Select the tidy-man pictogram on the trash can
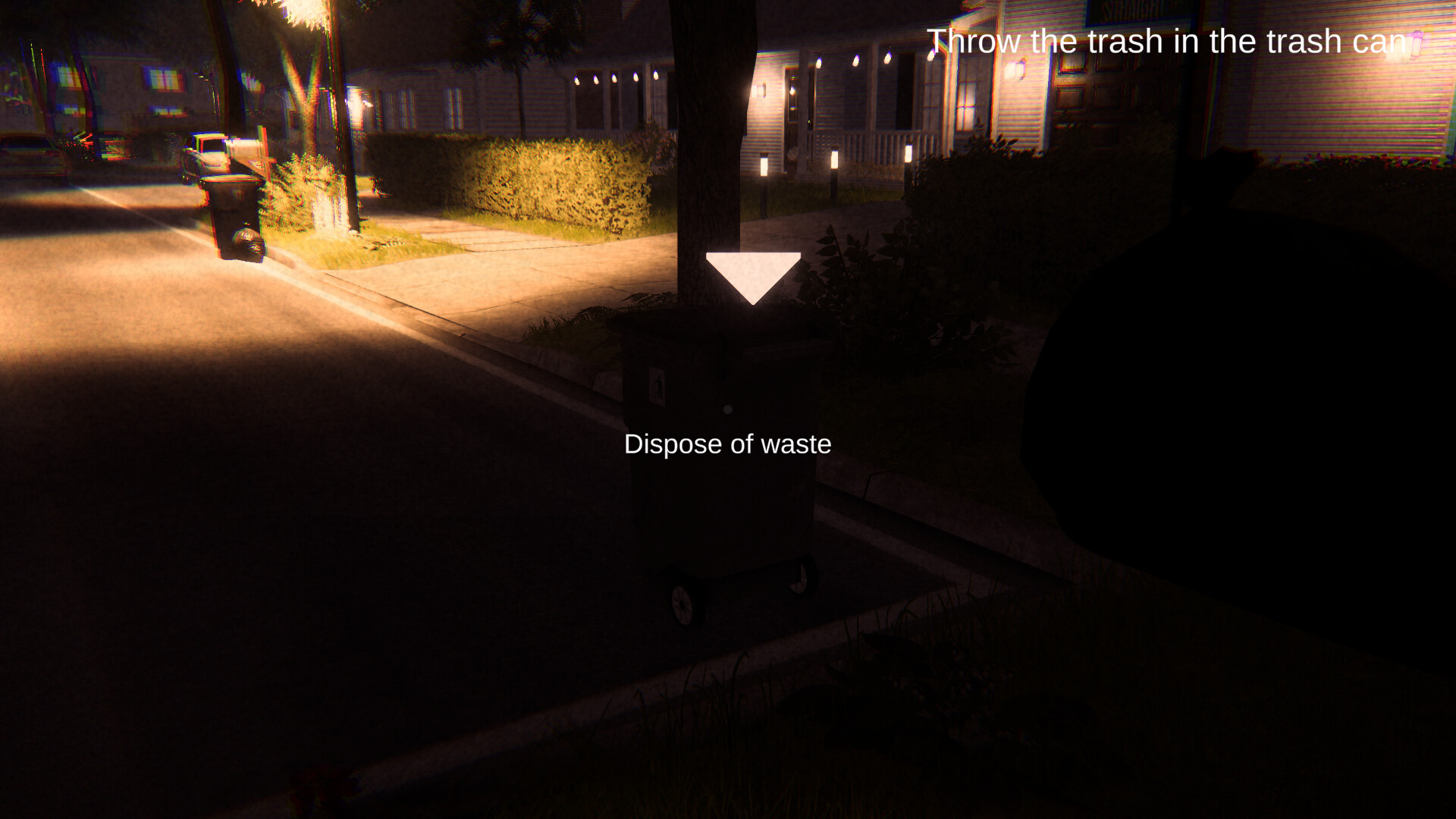 click(657, 383)
